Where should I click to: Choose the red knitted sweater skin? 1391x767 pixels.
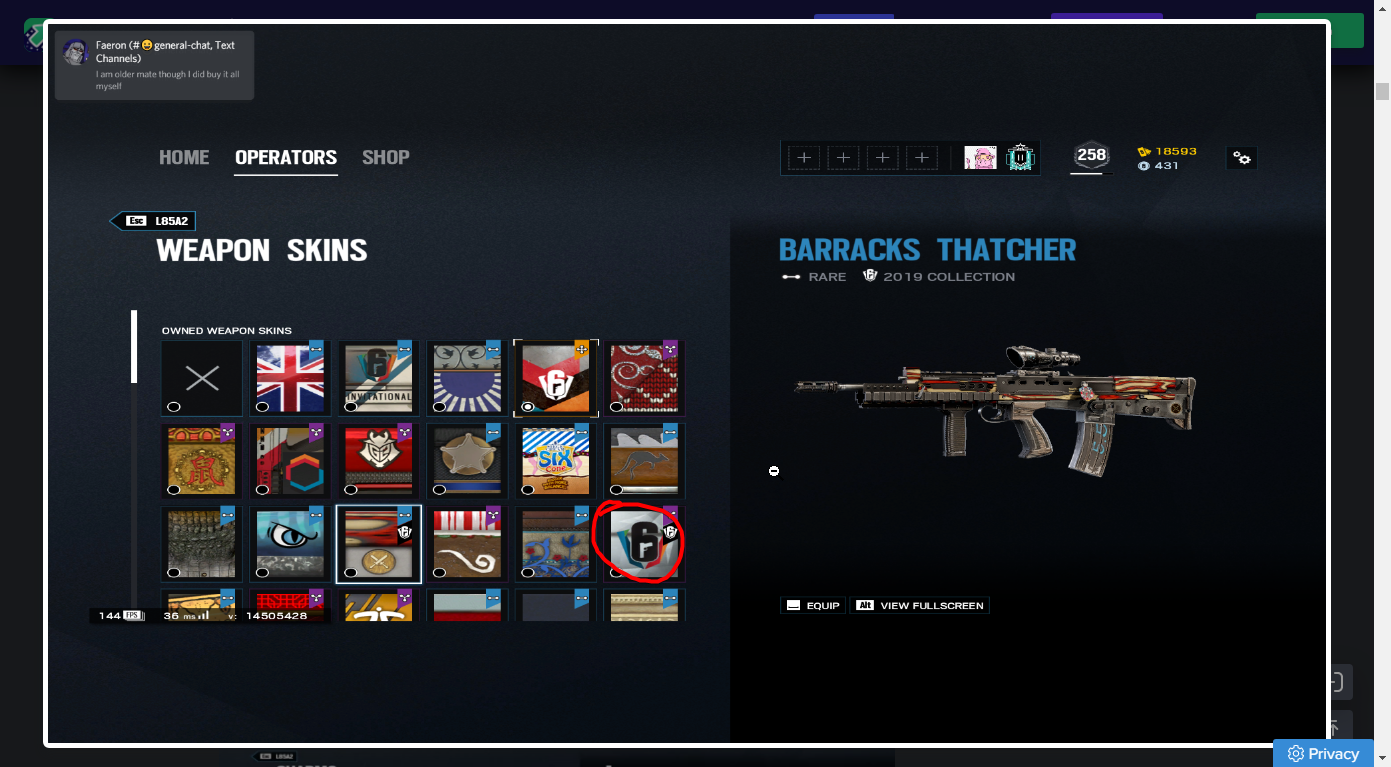pos(643,378)
